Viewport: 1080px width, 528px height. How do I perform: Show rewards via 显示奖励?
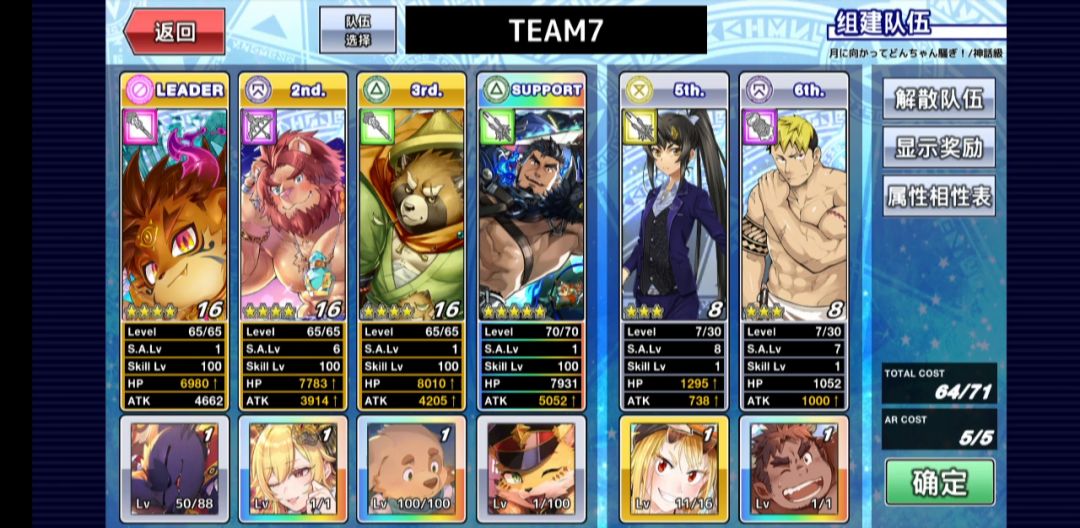point(938,148)
